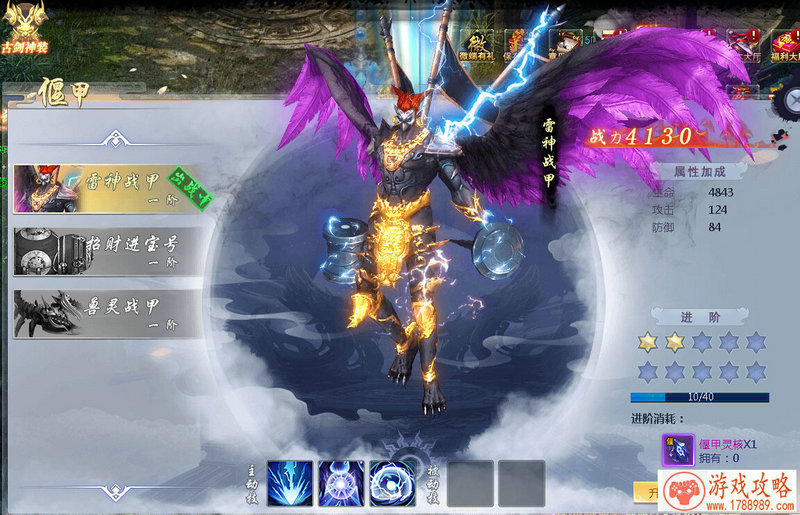Select the 雷神战甲 armor entry
The width and height of the screenshot is (800, 515).
(108, 188)
